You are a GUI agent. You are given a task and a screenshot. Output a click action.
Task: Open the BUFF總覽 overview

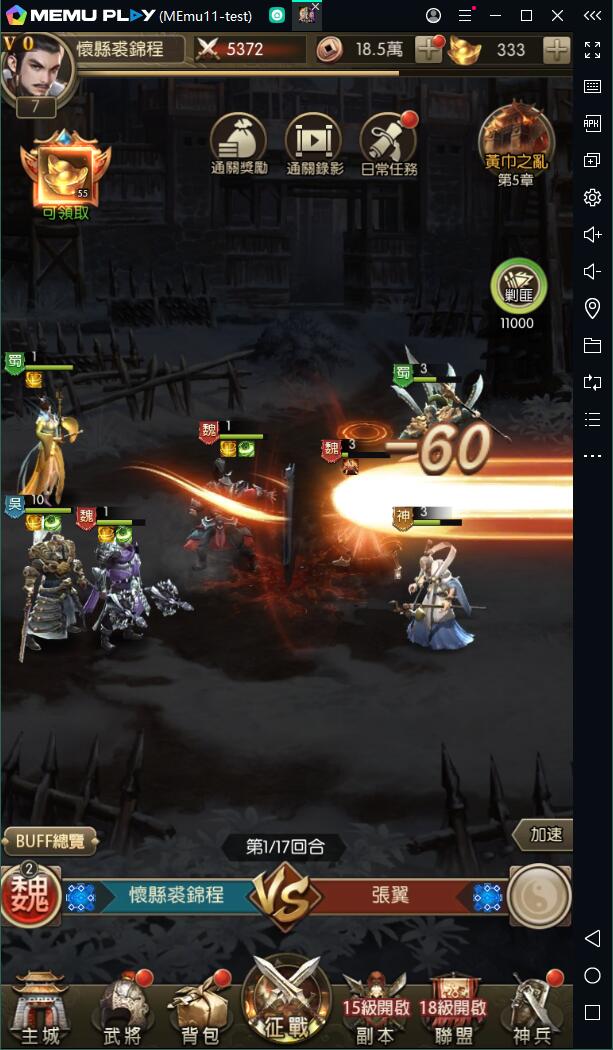(50, 841)
